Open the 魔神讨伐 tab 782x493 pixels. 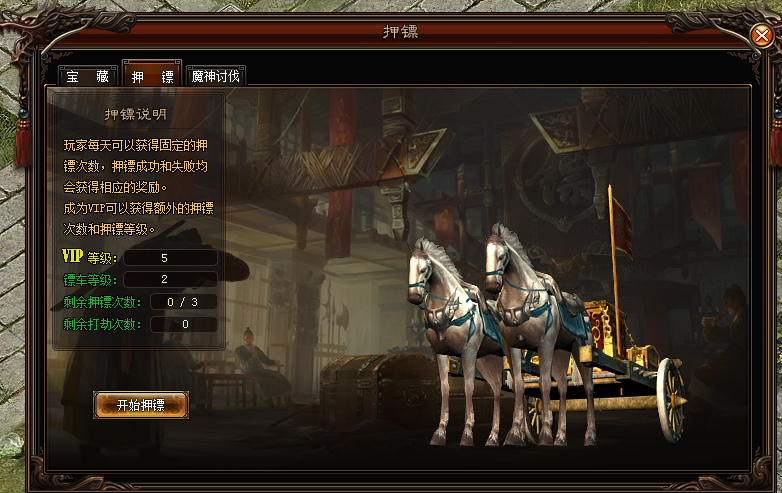coord(215,76)
